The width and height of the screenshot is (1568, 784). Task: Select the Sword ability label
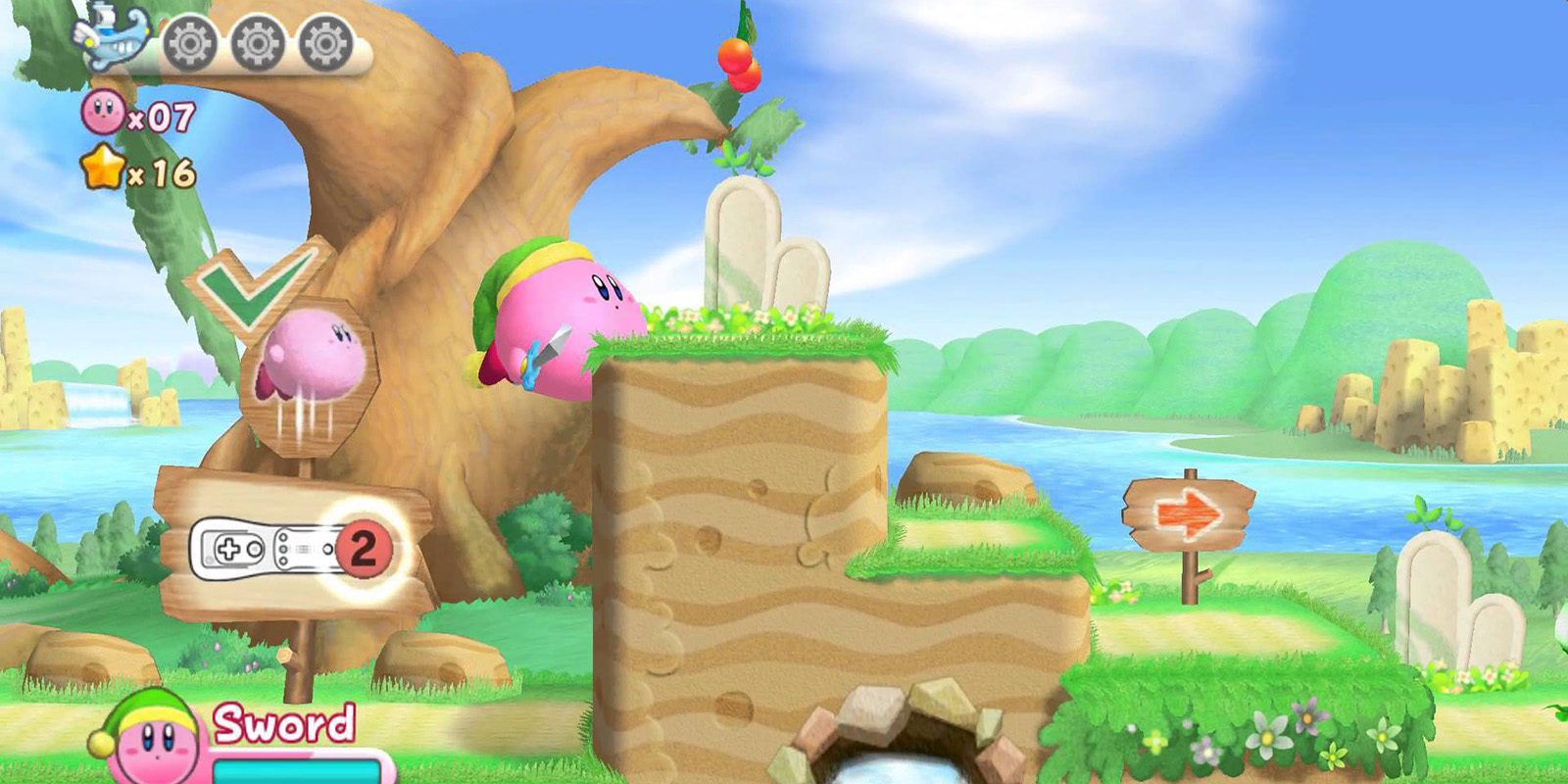(283, 722)
